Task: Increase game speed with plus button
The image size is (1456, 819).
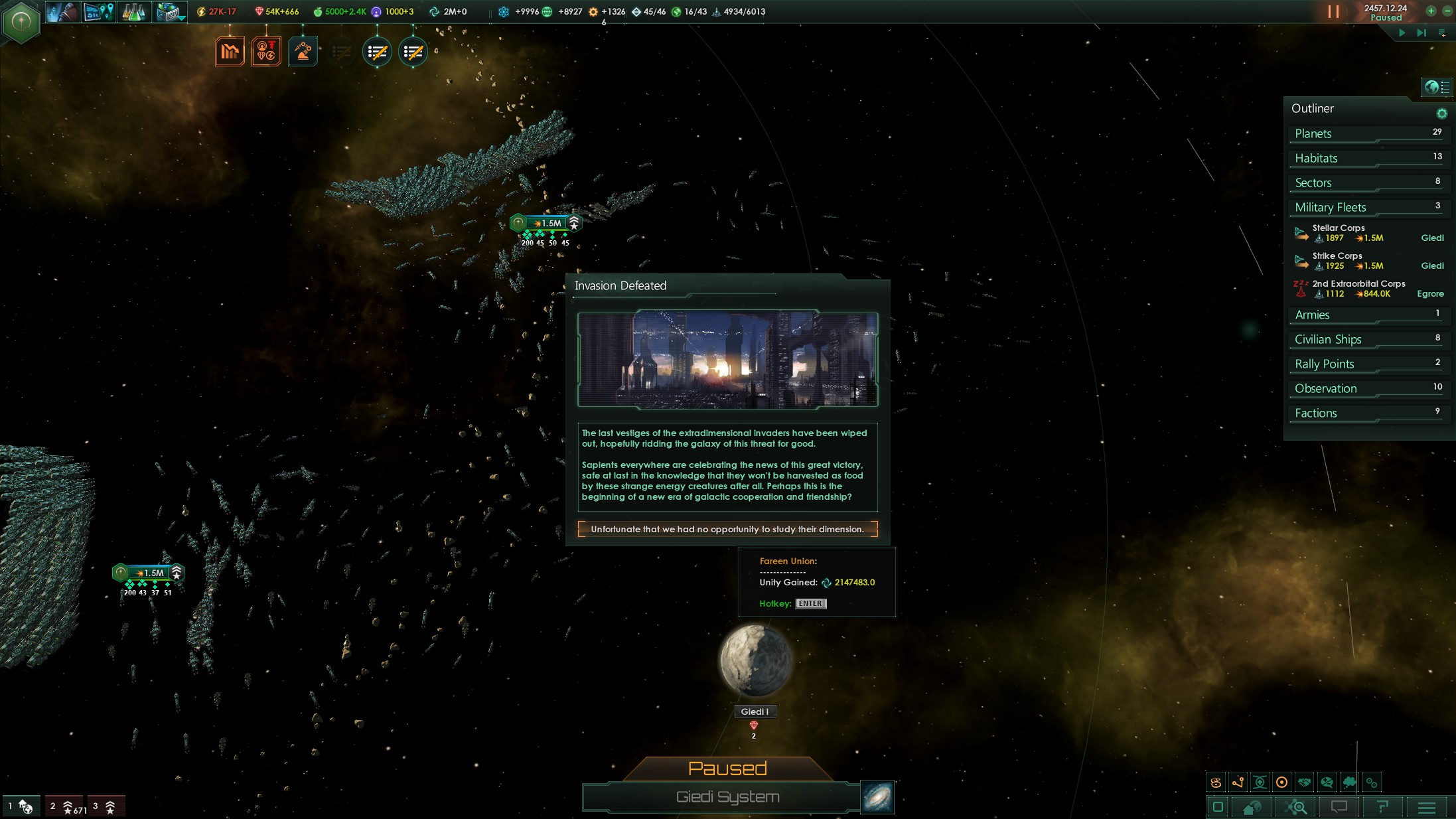Action: click(x=1431, y=11)
